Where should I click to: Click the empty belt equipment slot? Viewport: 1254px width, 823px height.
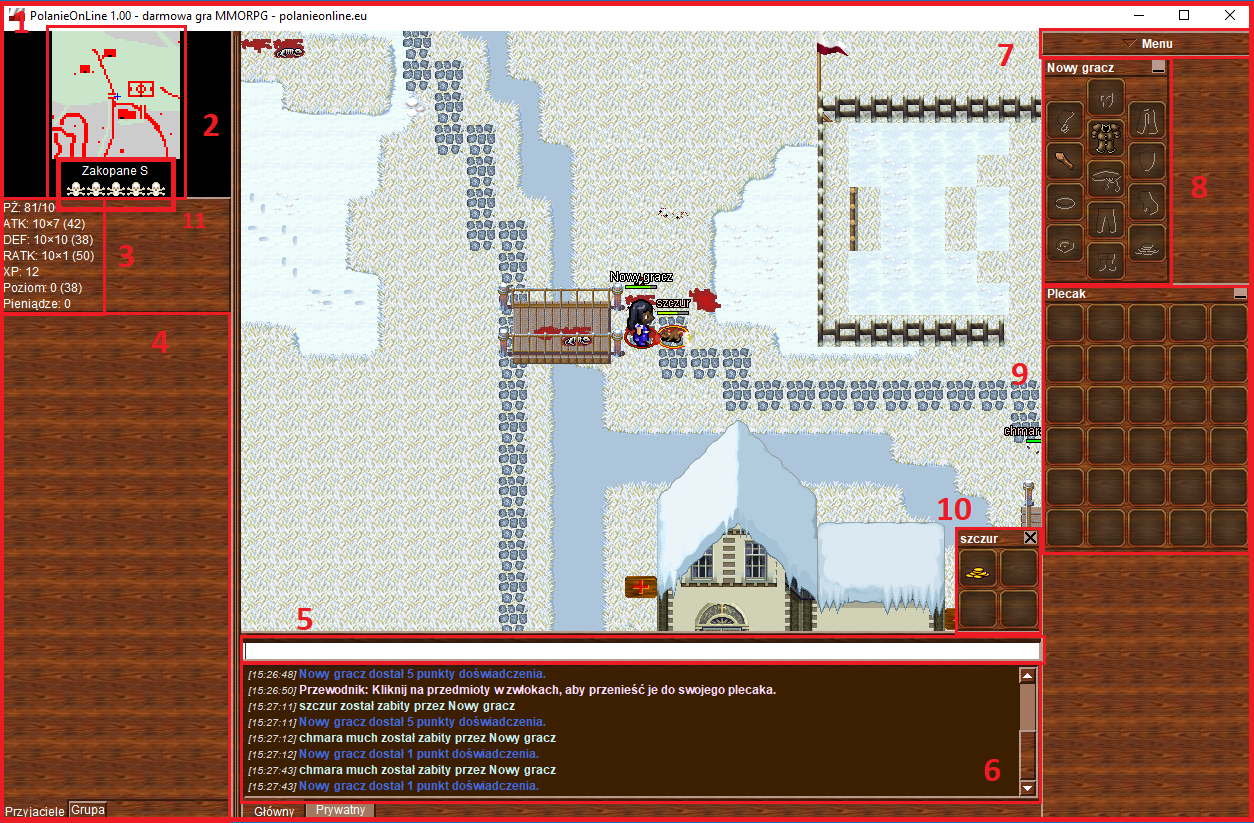(1105, 178)
